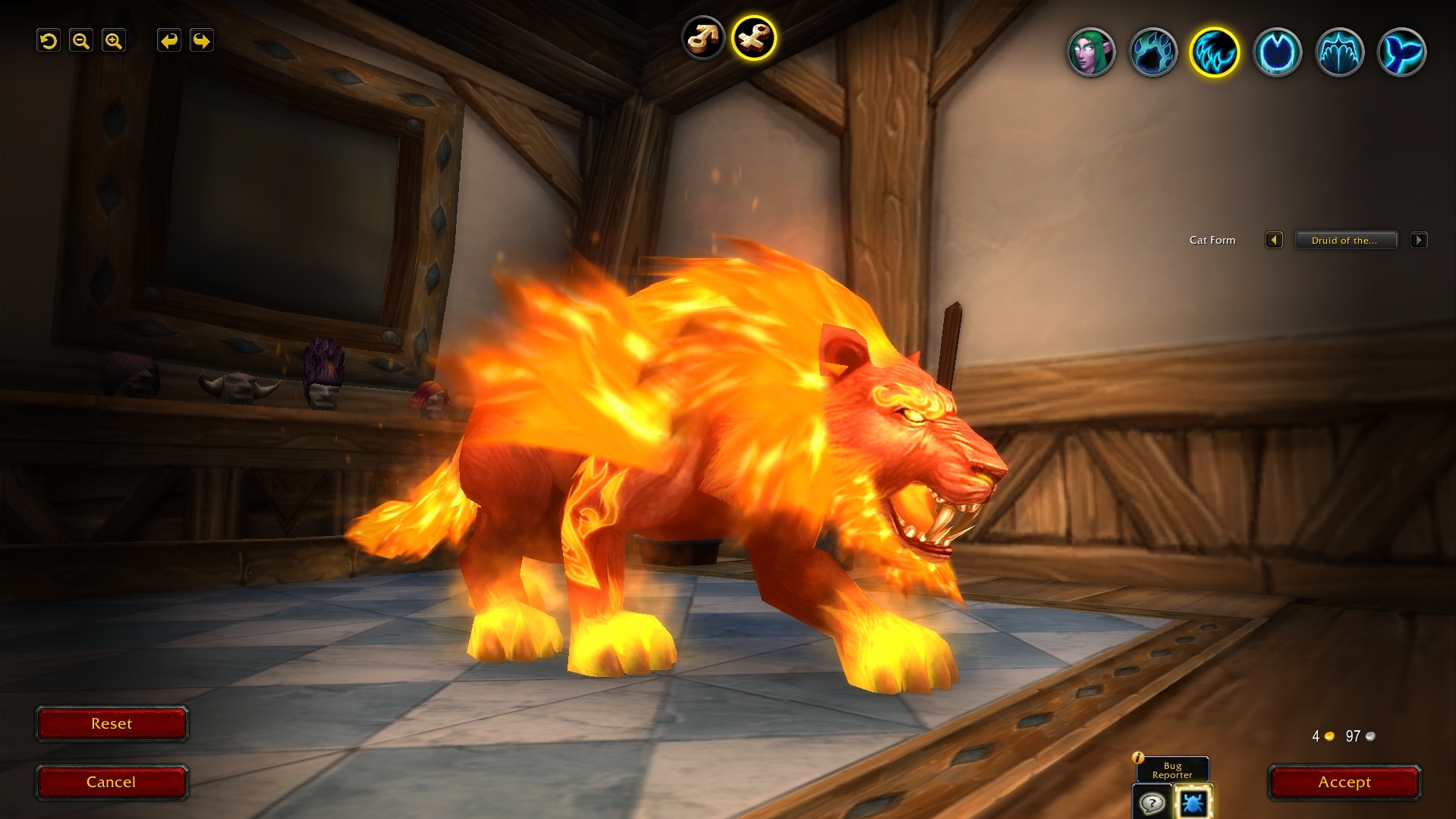
Task: Open the bear paw form category
Action: pos(1153,52)
